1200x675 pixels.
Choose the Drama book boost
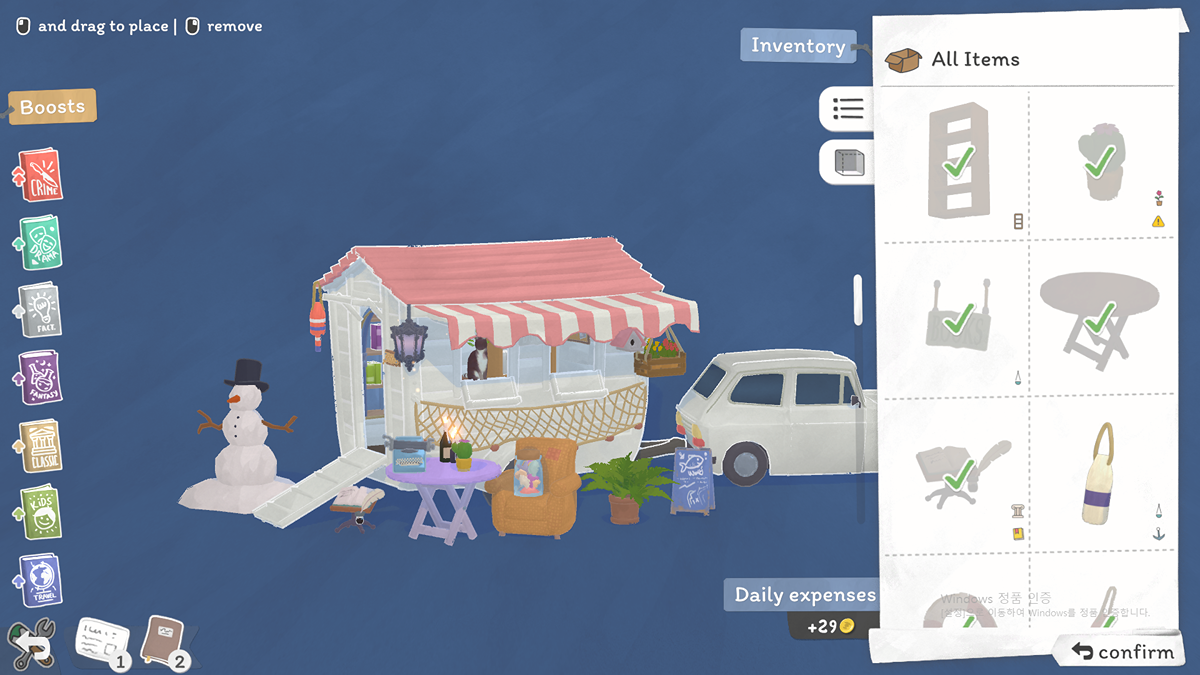[41, 243]
